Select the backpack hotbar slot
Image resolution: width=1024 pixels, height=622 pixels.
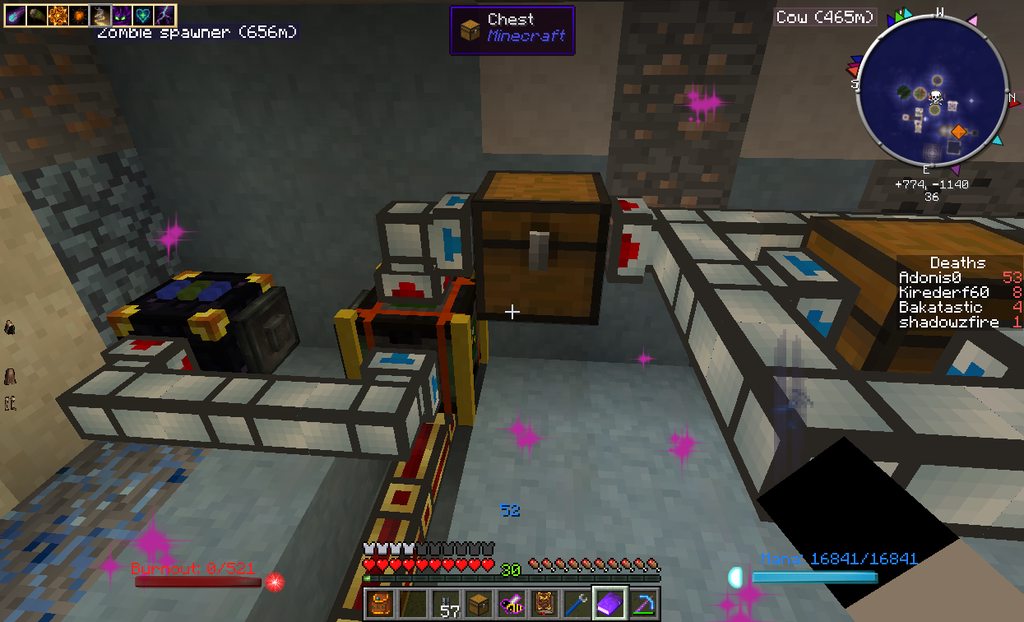pos(380,603)
